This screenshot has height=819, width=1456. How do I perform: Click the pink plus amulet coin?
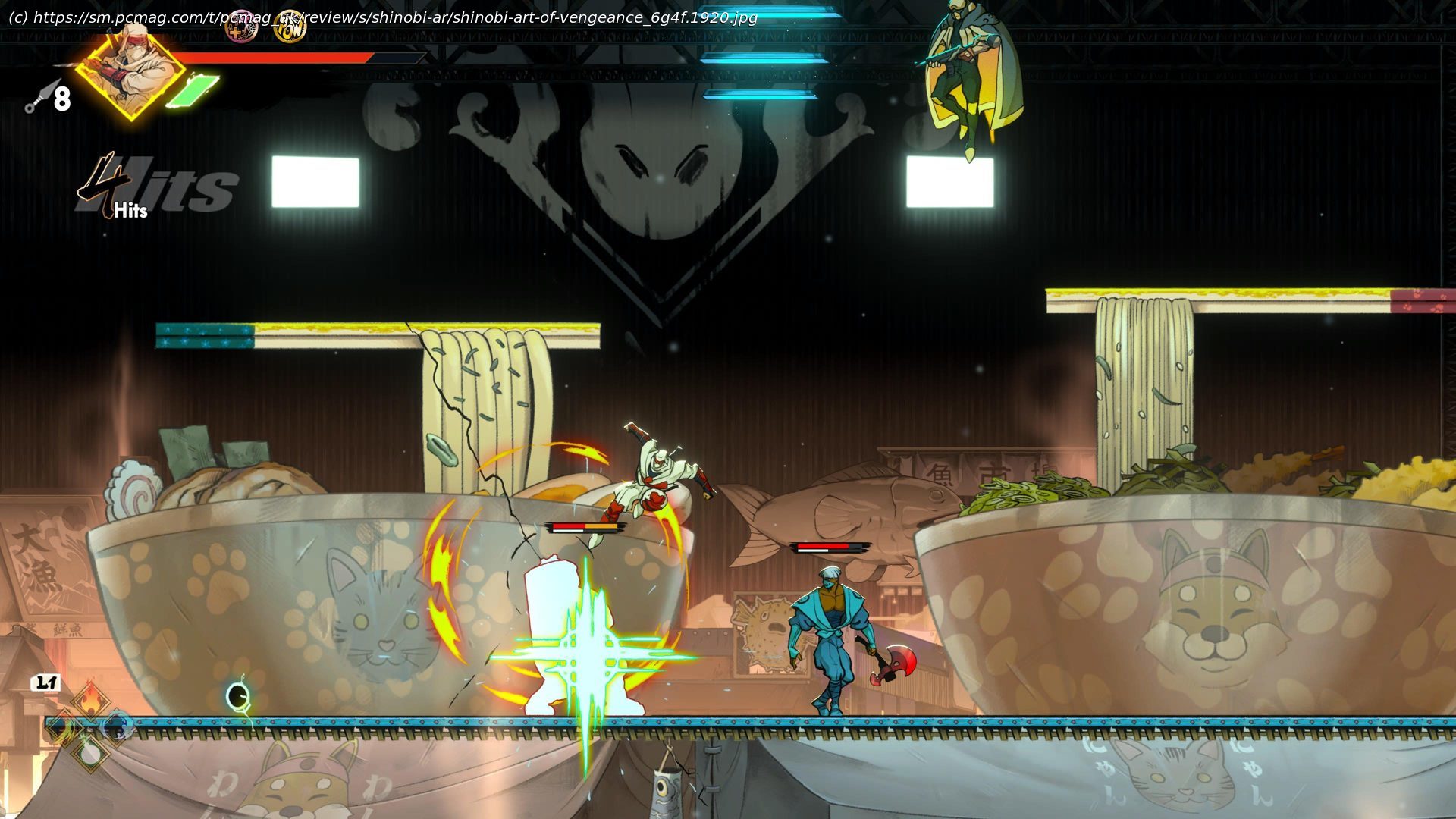pos(241,27)
